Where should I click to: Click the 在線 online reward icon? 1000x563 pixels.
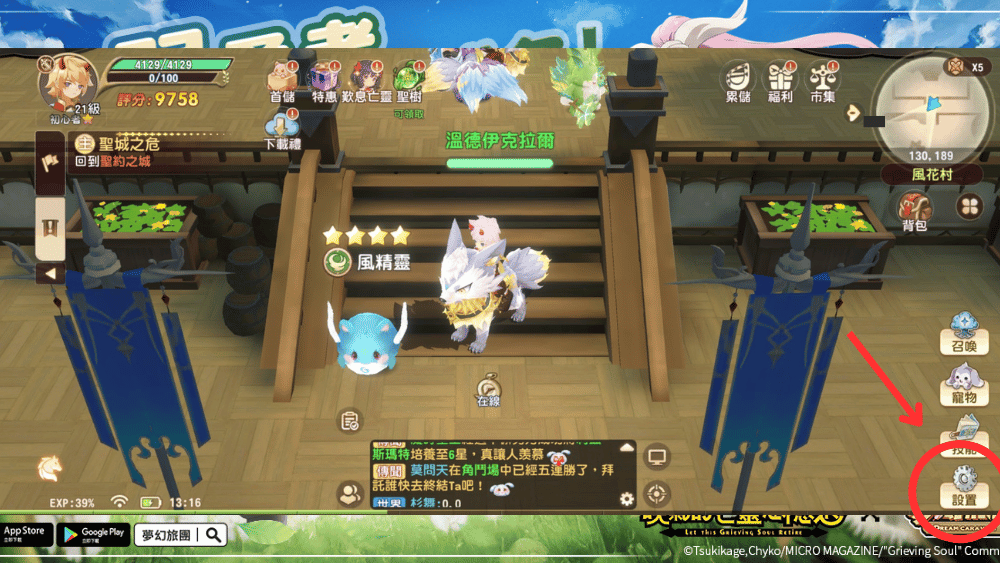pyautogui.click(x=488, y=388)
